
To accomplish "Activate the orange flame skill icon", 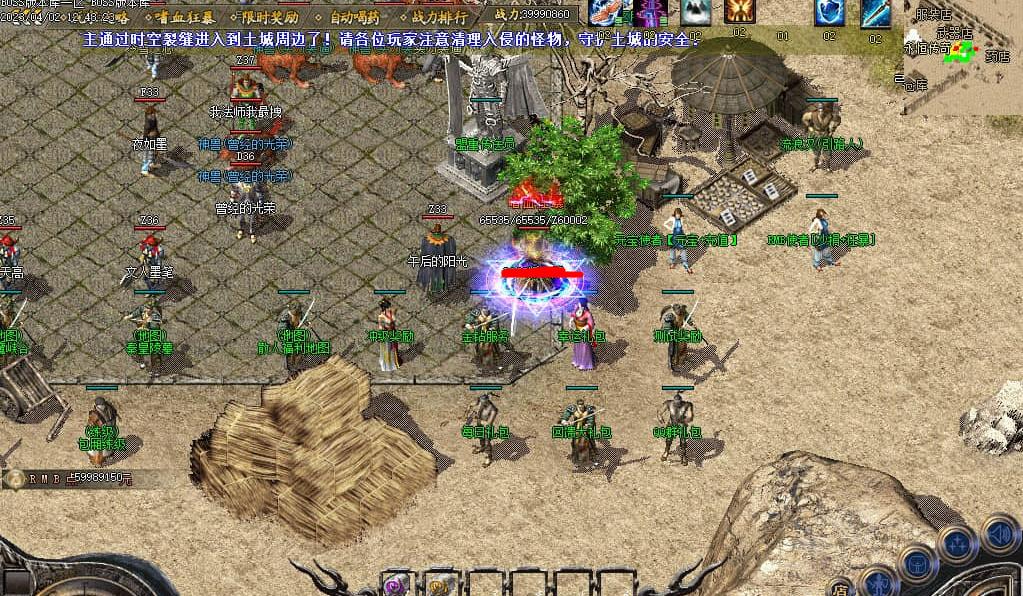I will [740, 12].
